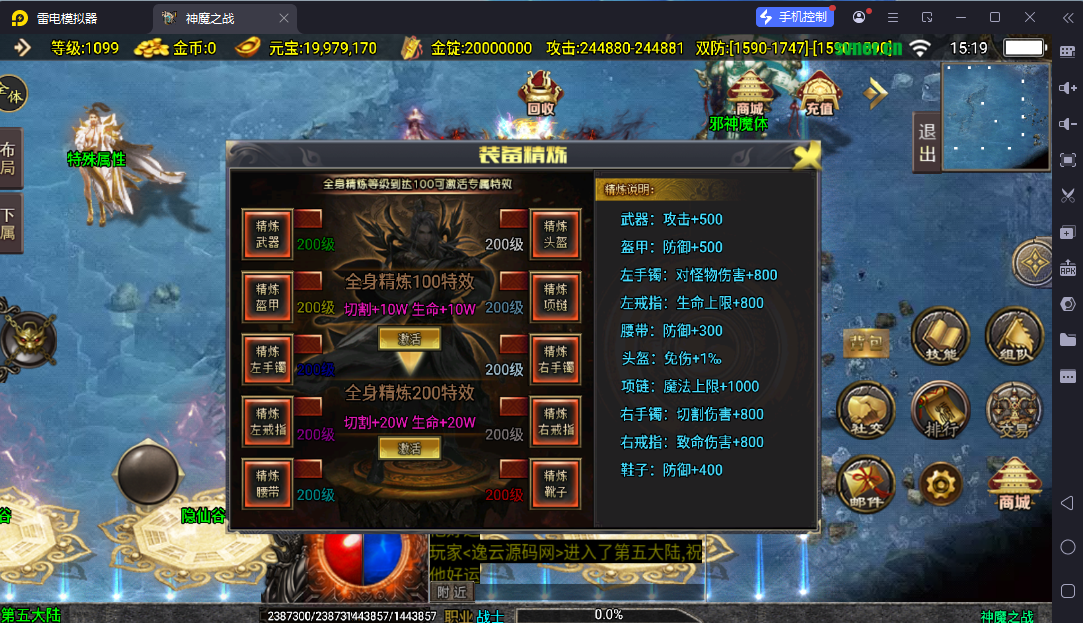Open the 回收 recycle icon
Viewport: 1083px width, 623px height.
540,94
